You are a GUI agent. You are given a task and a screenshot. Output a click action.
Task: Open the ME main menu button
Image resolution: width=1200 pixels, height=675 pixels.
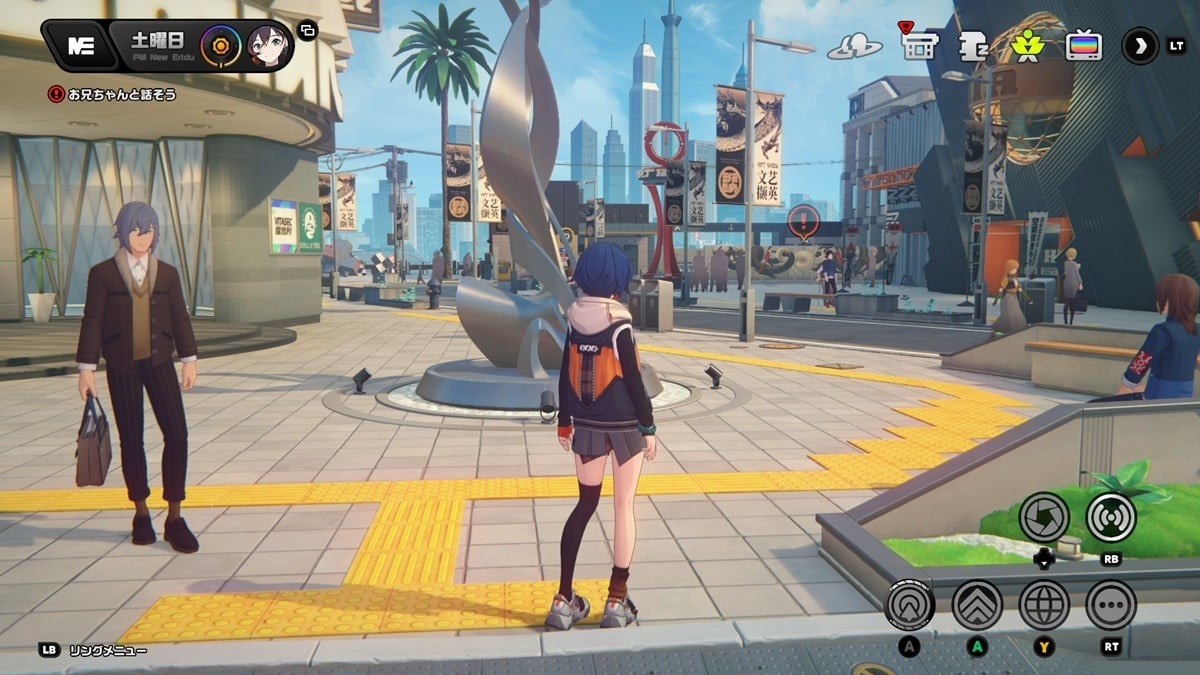coord(80,46)
